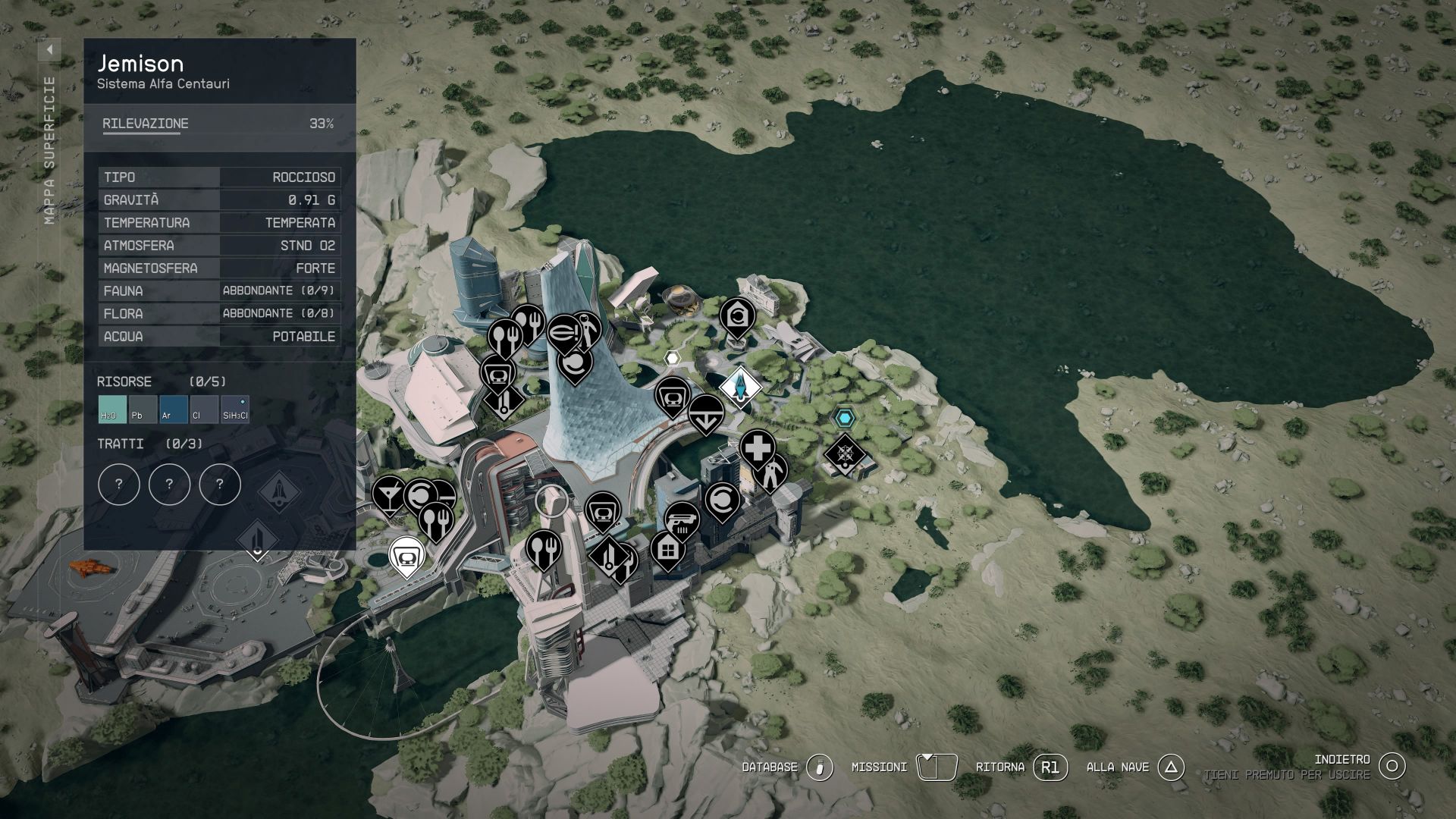Choose the pistol weapon shop marker
Viewport: 1456px width, 819px height.
[681, 519]
